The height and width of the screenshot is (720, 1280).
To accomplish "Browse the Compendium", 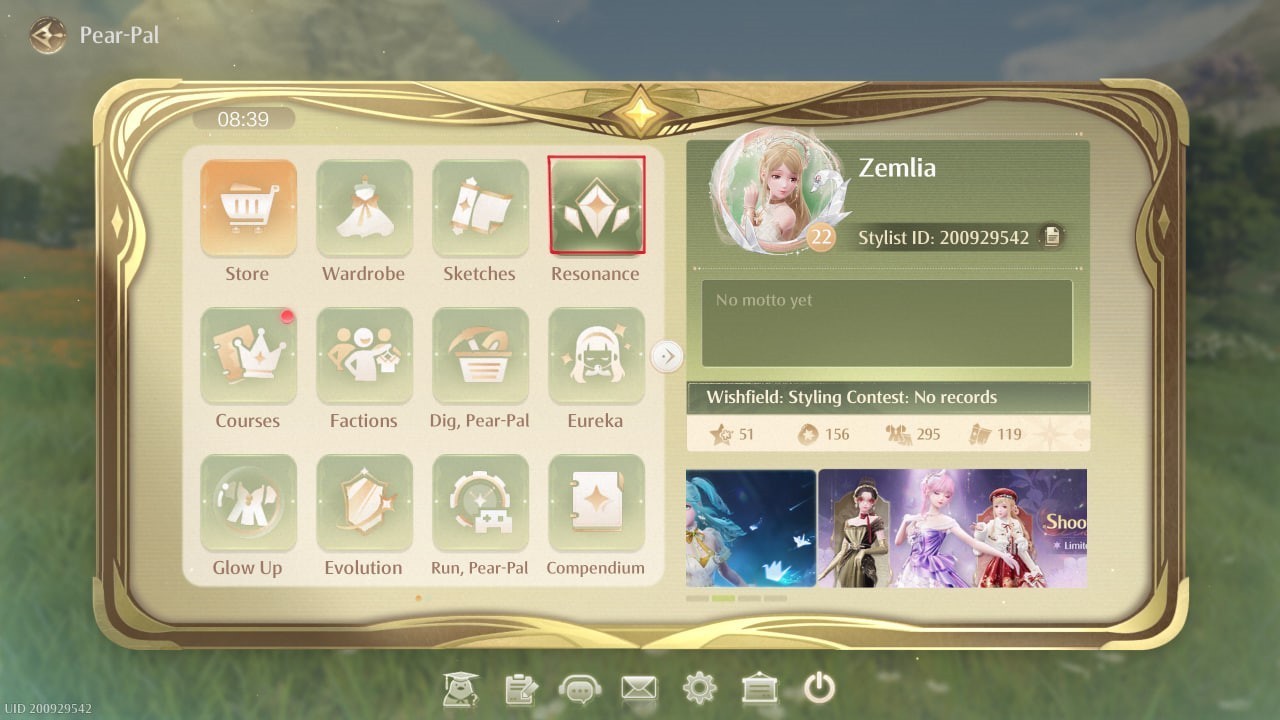I will [x=596, y=503].
